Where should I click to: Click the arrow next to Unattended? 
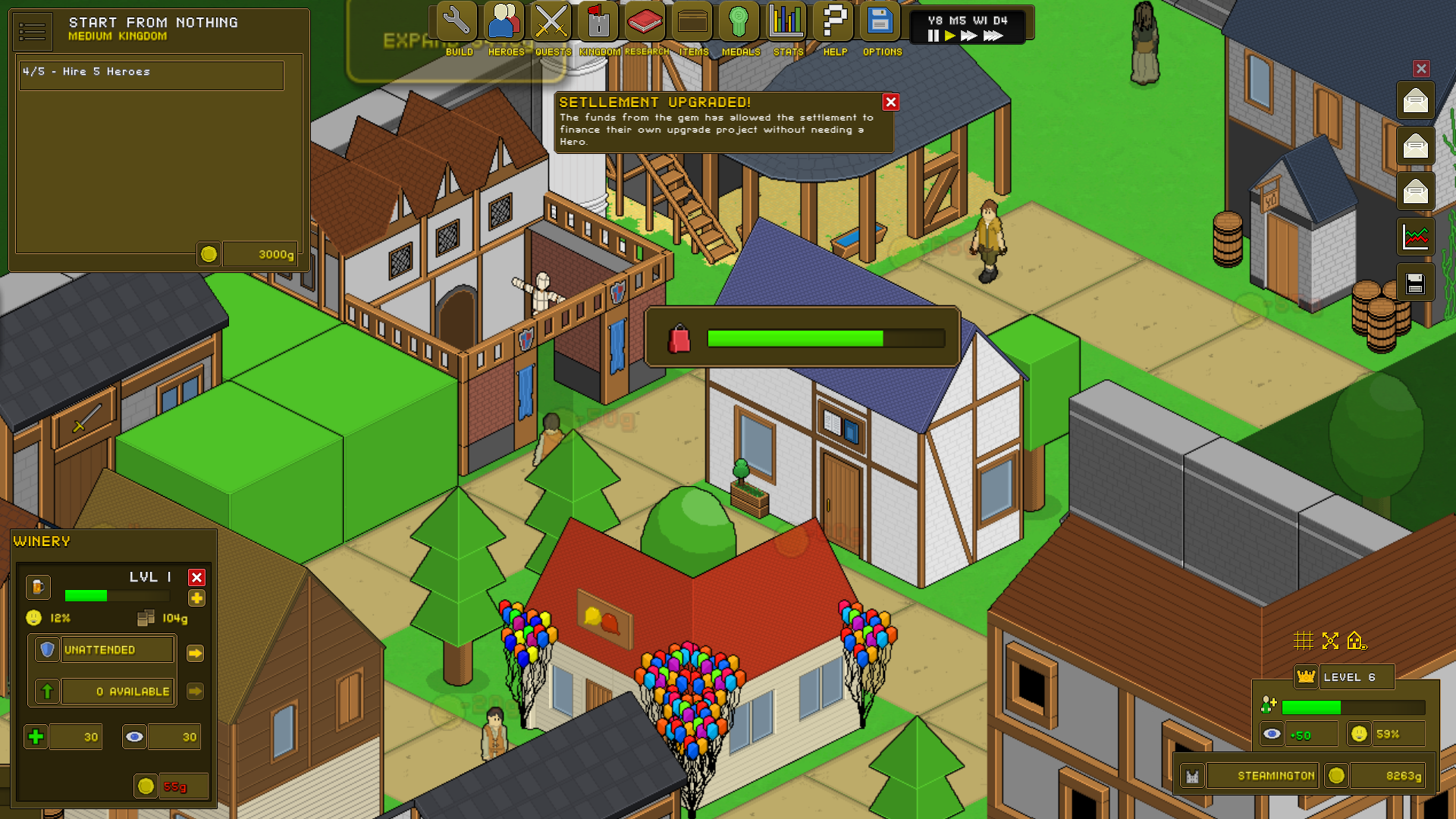(195, 653)
